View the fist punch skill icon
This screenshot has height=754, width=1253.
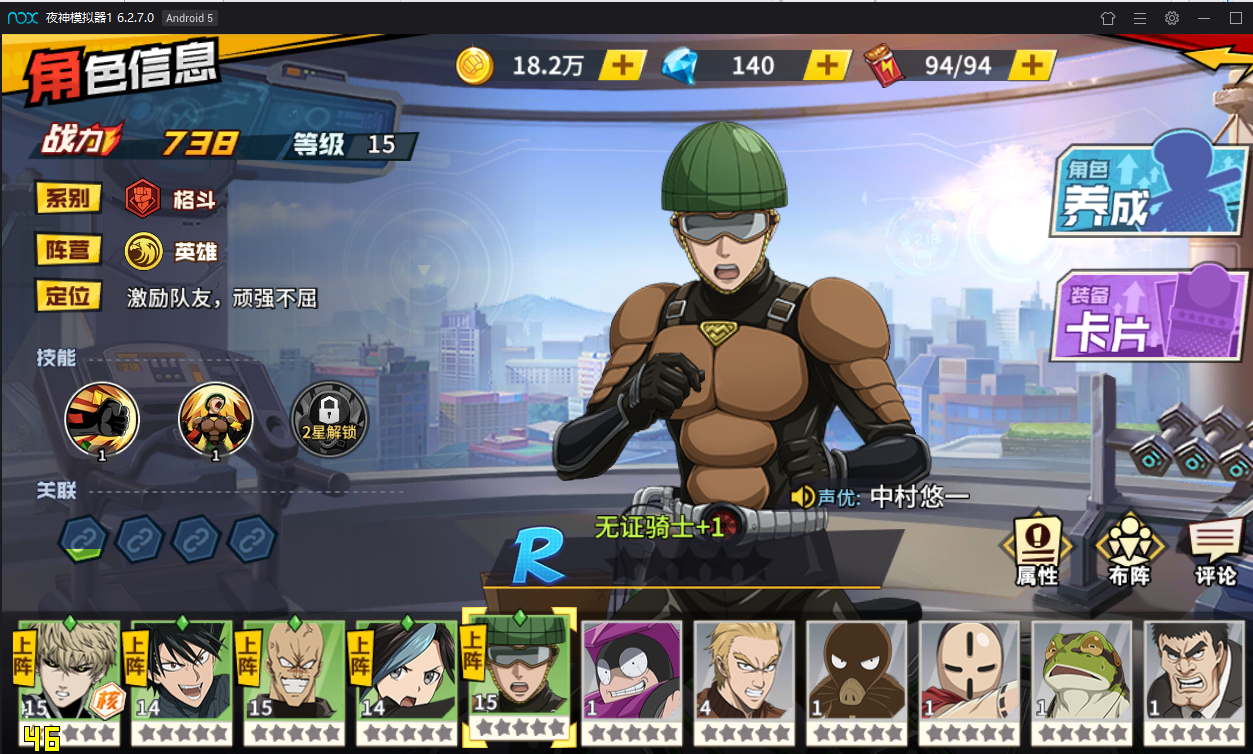(x=101, y=419)
